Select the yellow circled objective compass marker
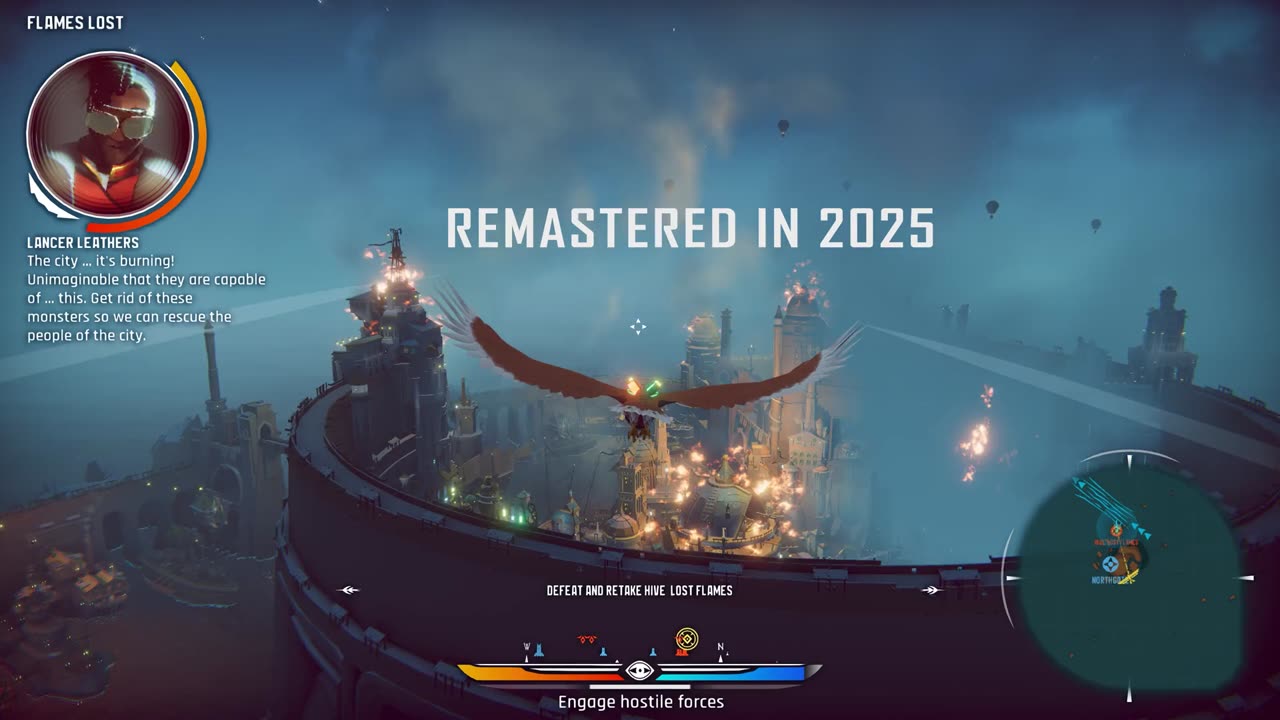Screen dimensions: 1280x720 pos(686,638)
